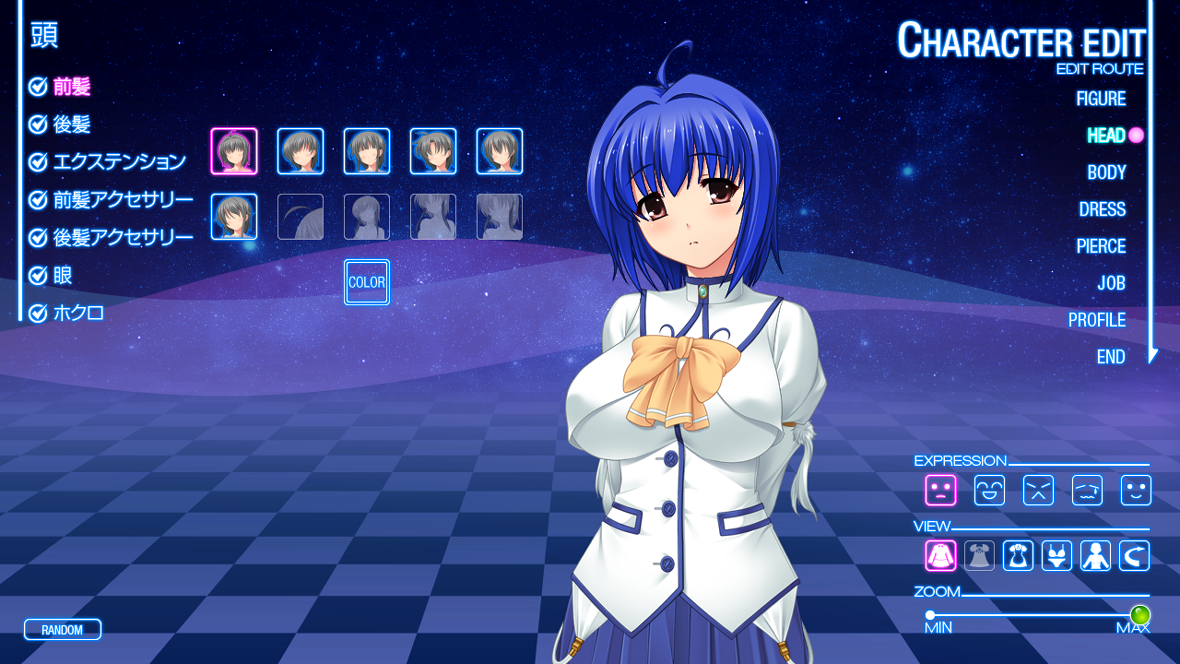The height and width of the screenshot is (664, 1180).
Task: Set the laughing open-mouth expression
Action: 989,490
